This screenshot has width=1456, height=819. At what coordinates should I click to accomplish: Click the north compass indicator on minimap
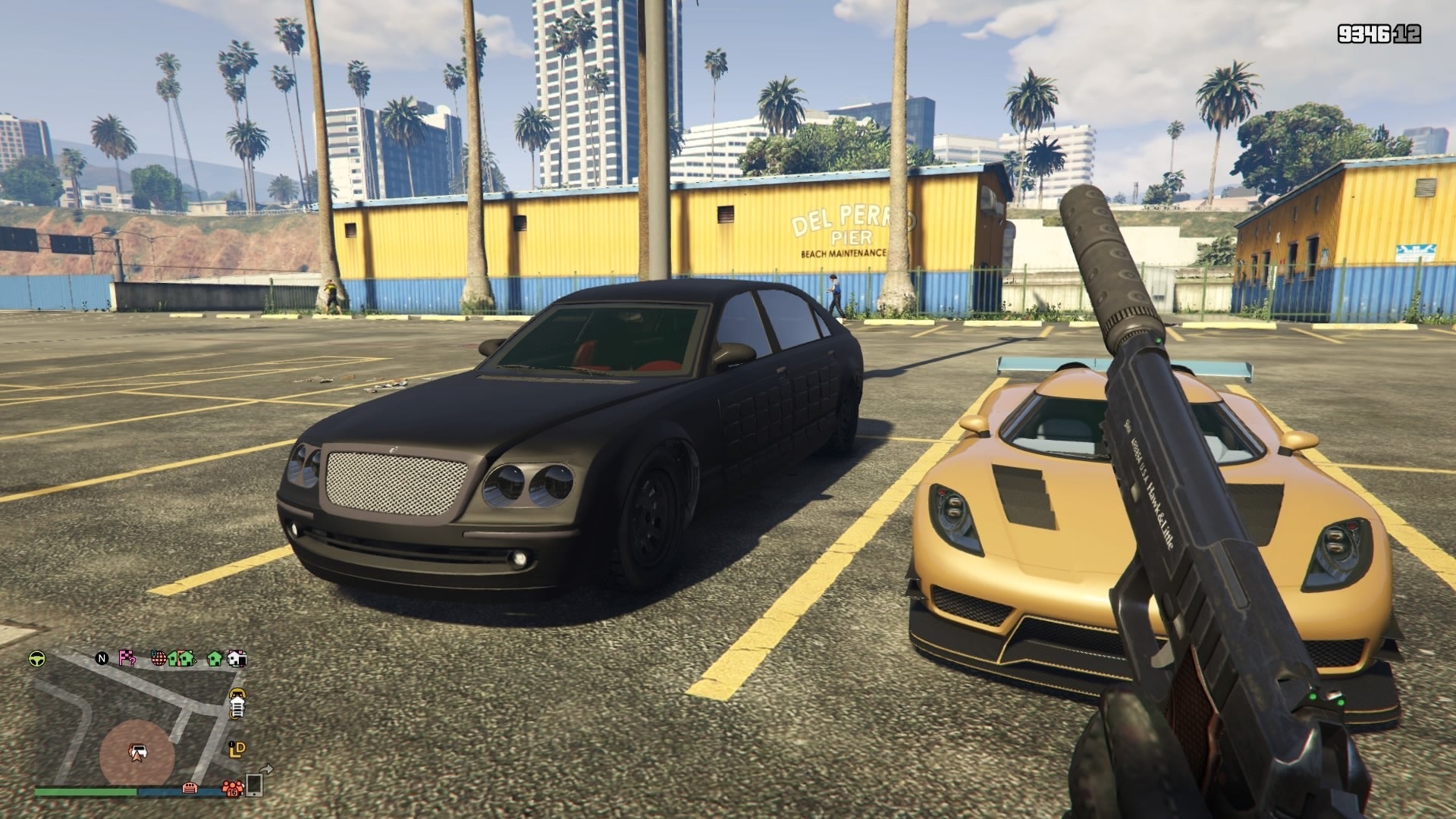102,659
